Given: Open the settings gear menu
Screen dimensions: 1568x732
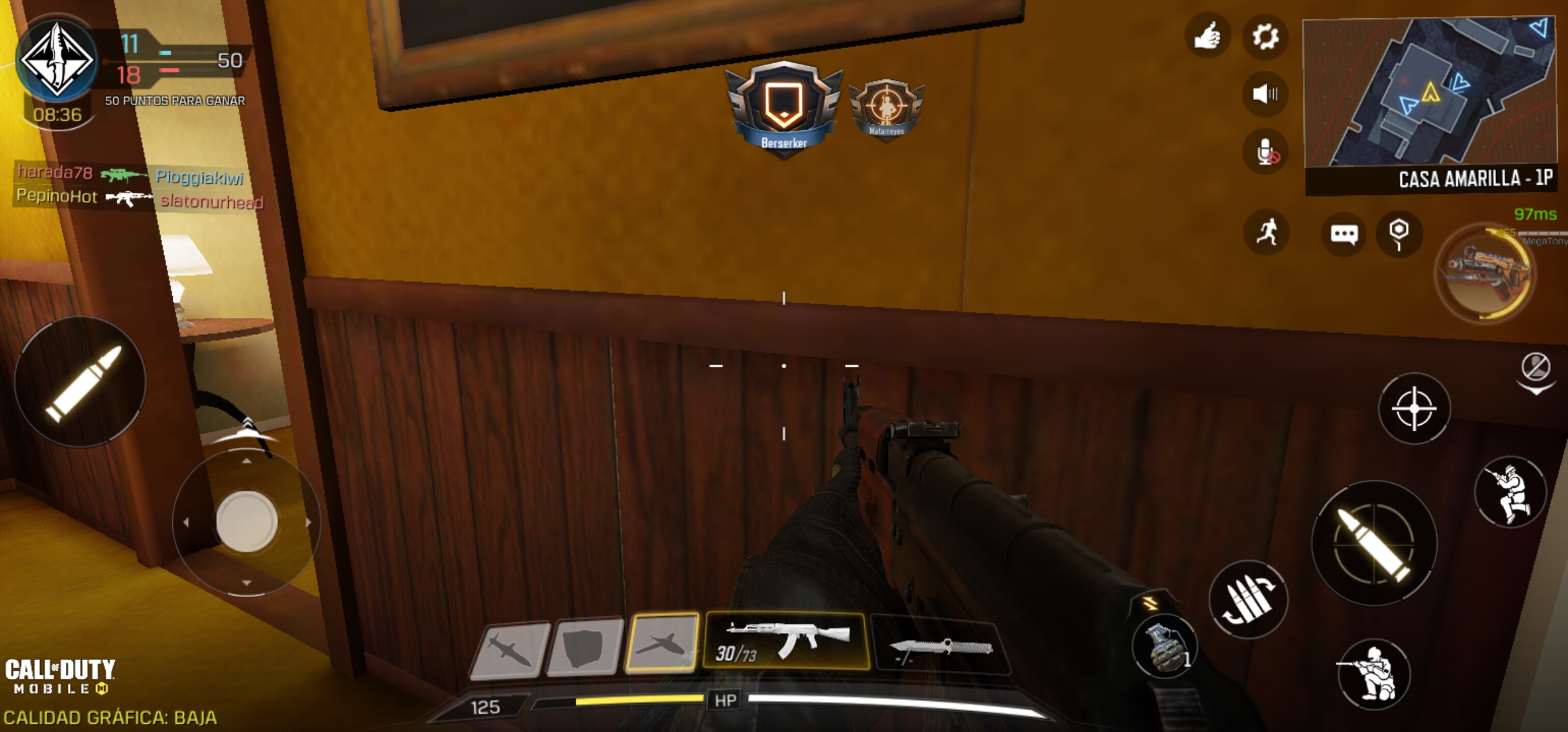Looking at the screenshot, I should pos(1265,37).
